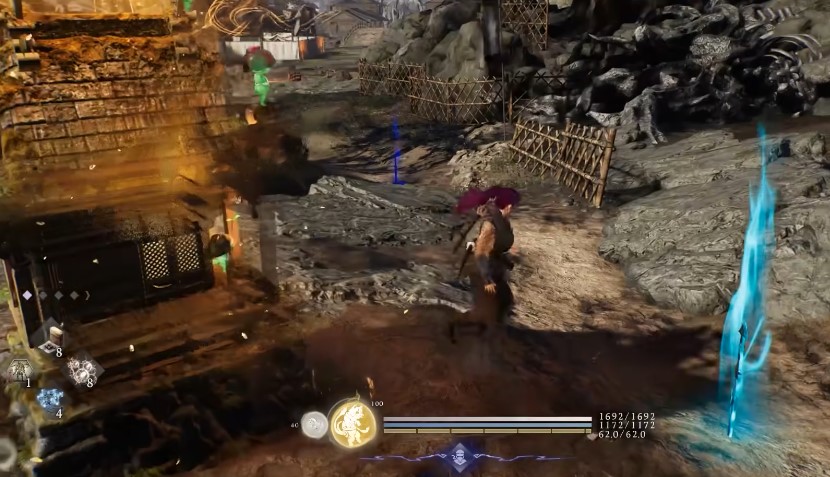Select the armor figure item with count 1

coord(18,369)
